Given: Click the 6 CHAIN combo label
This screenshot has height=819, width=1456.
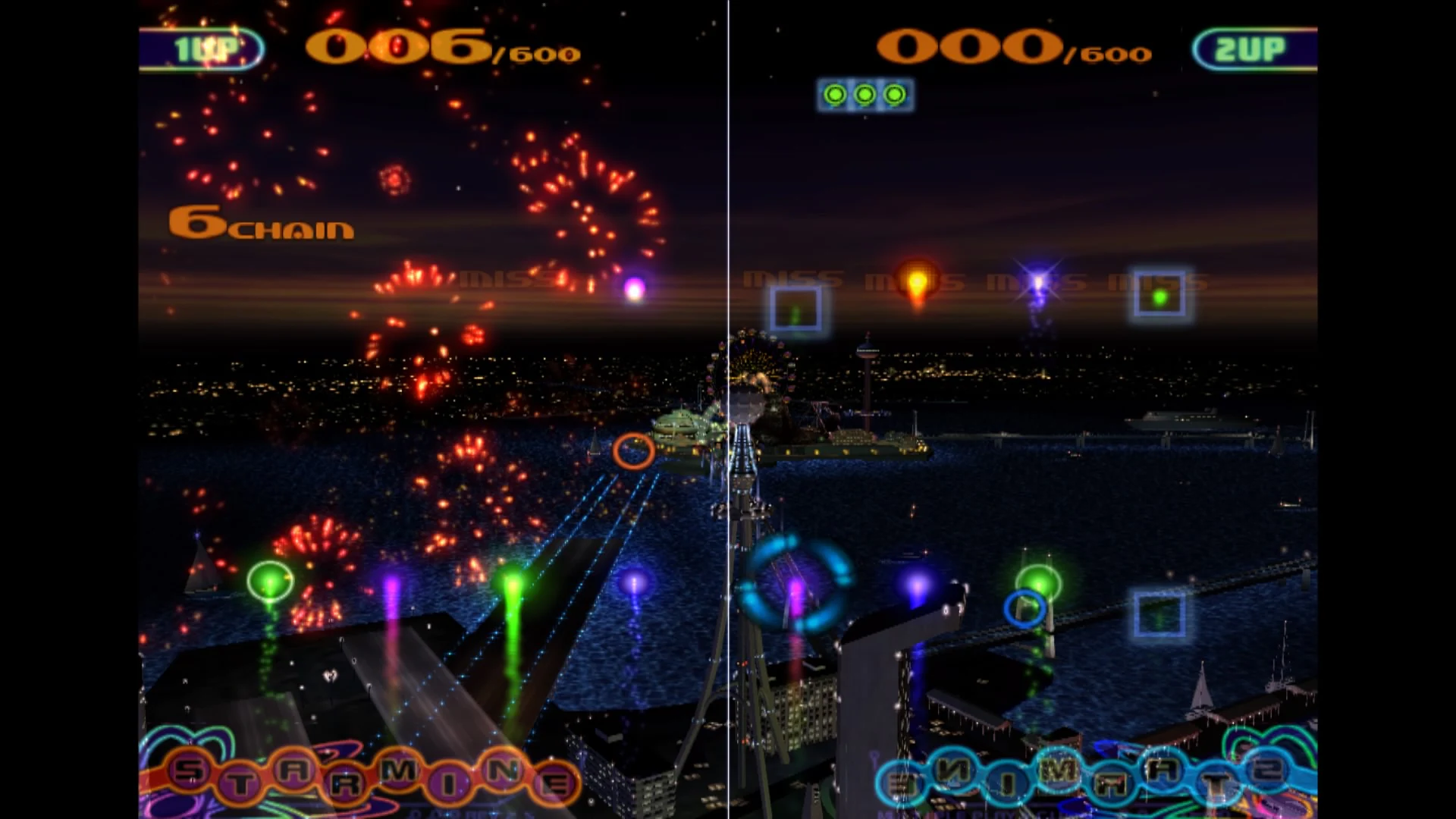Looking at the screenshot, I should coord(260,224).
